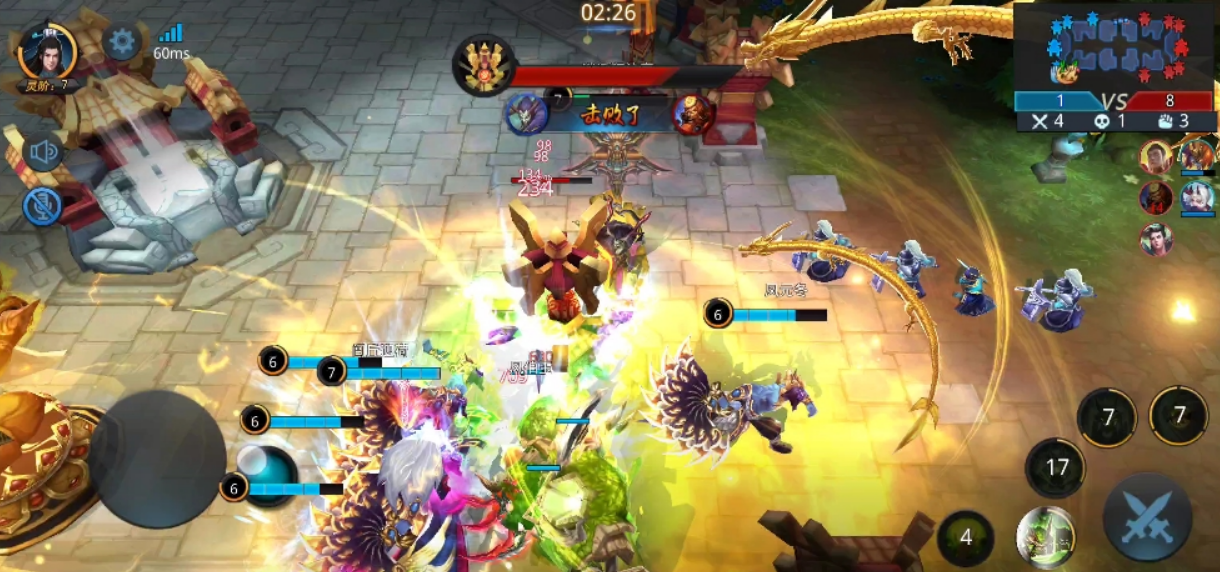The height and width of the screenshot is (572, 1220).
Task: Tap the skill on 4-second cooldown
Action: pos(965,537)
